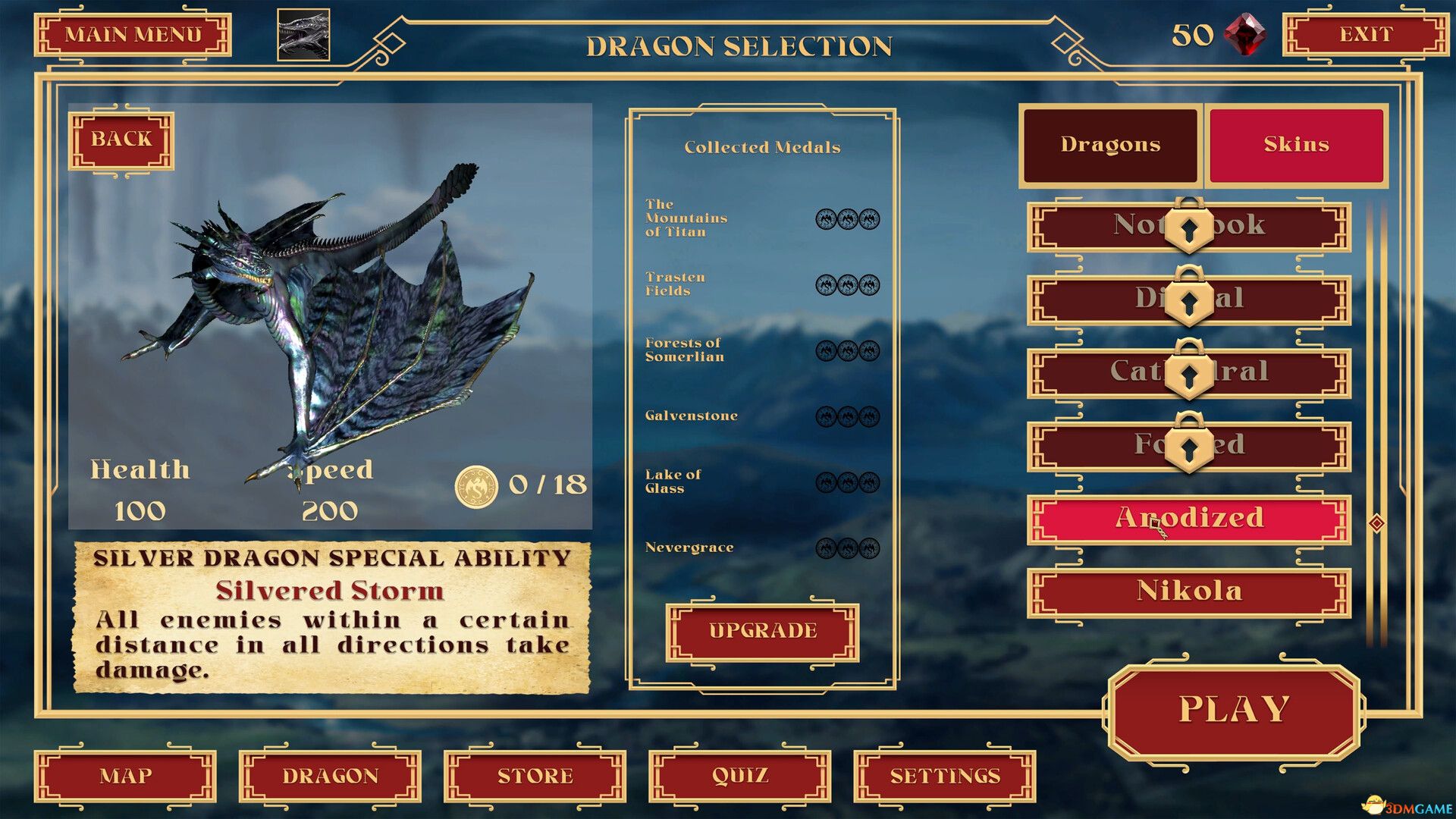Switch to the Dragons tab
The image size is (1456, 819).
1112,144
